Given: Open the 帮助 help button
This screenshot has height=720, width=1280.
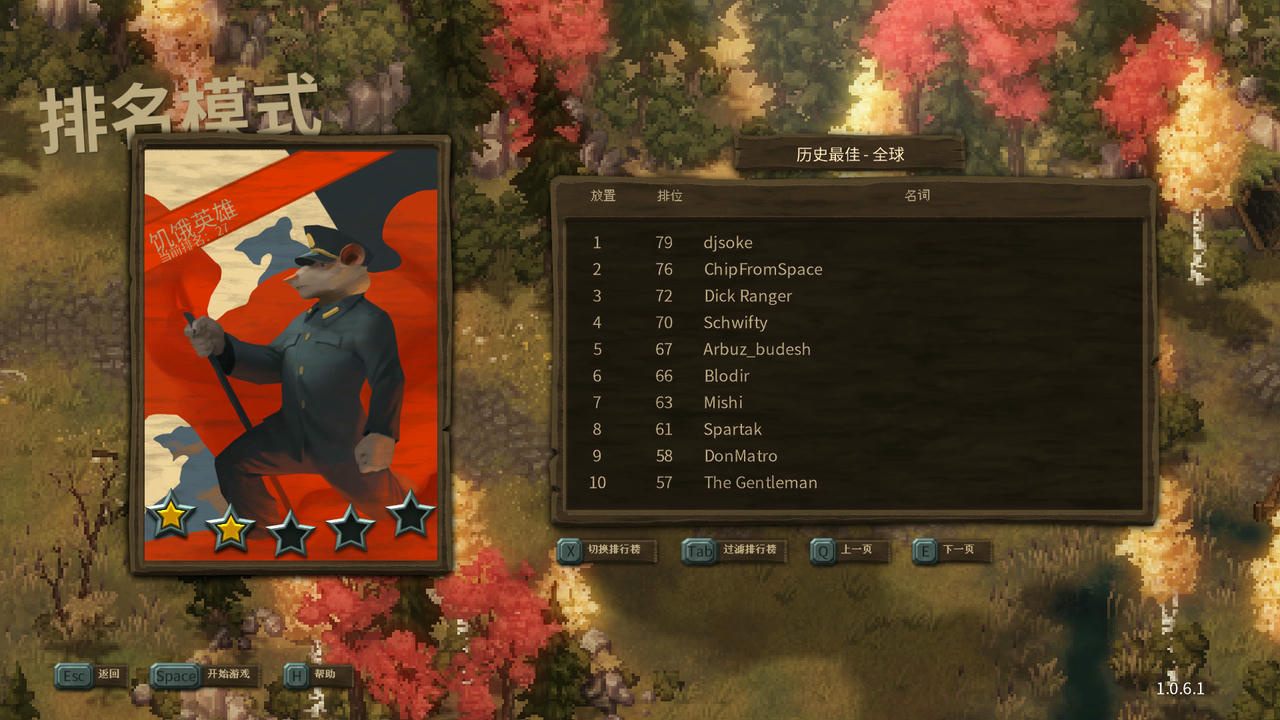Looking at the screenshot, I should tap(318, 675).
